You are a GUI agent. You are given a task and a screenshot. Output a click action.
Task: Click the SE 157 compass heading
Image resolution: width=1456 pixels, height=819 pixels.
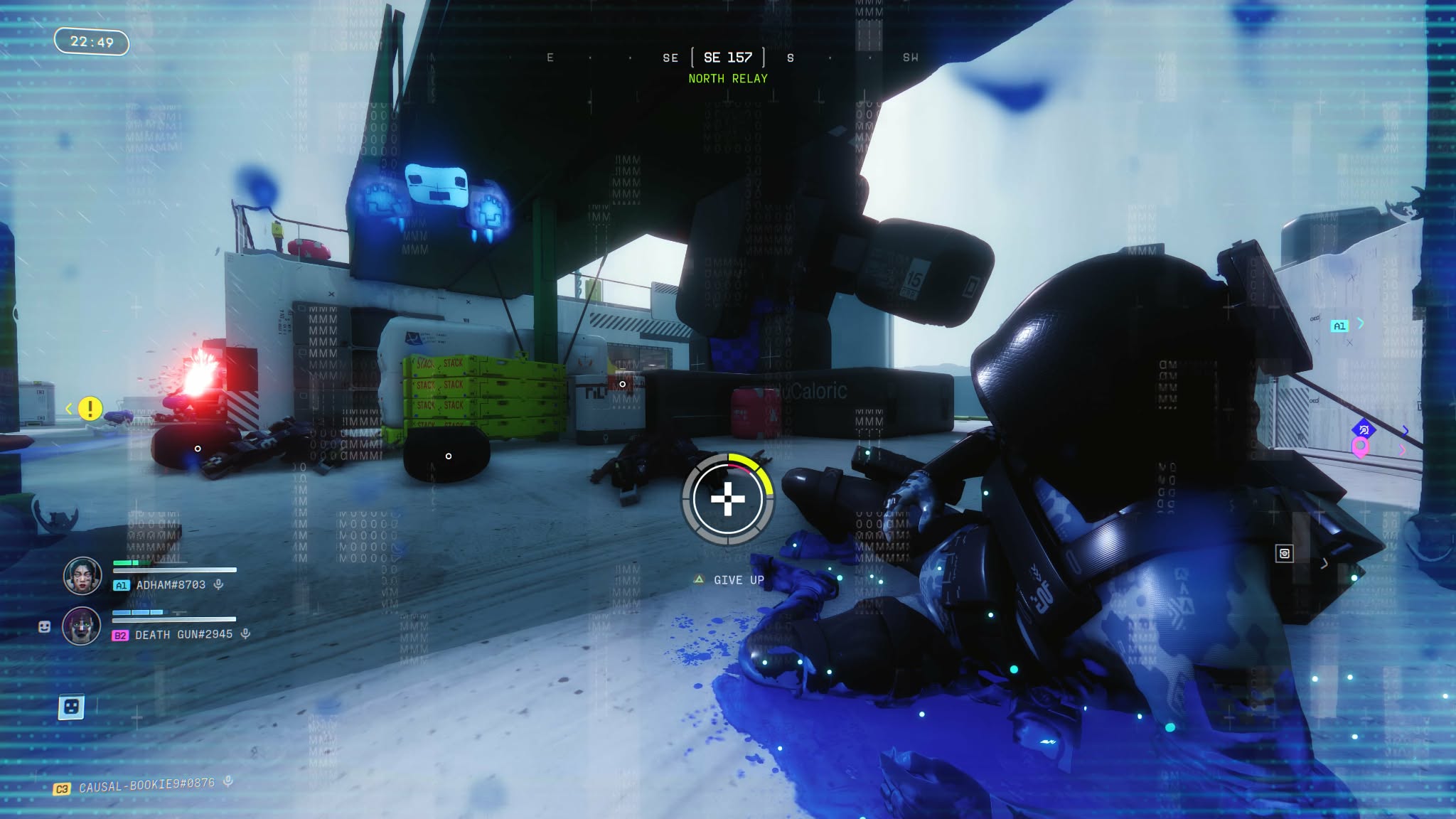pyautogui.click(x=727, y=58)
